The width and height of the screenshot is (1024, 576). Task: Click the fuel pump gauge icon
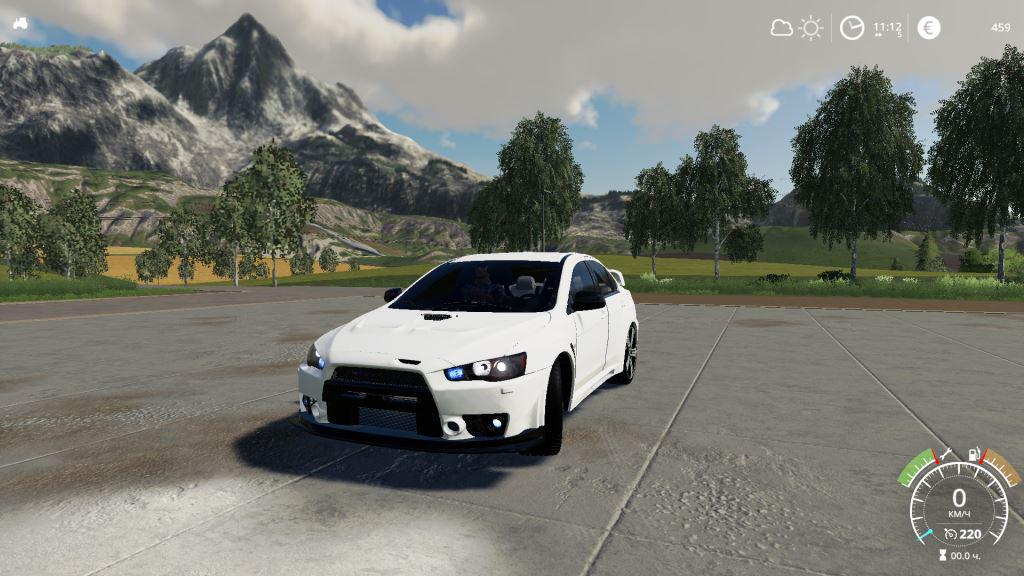tap(975, 457)
